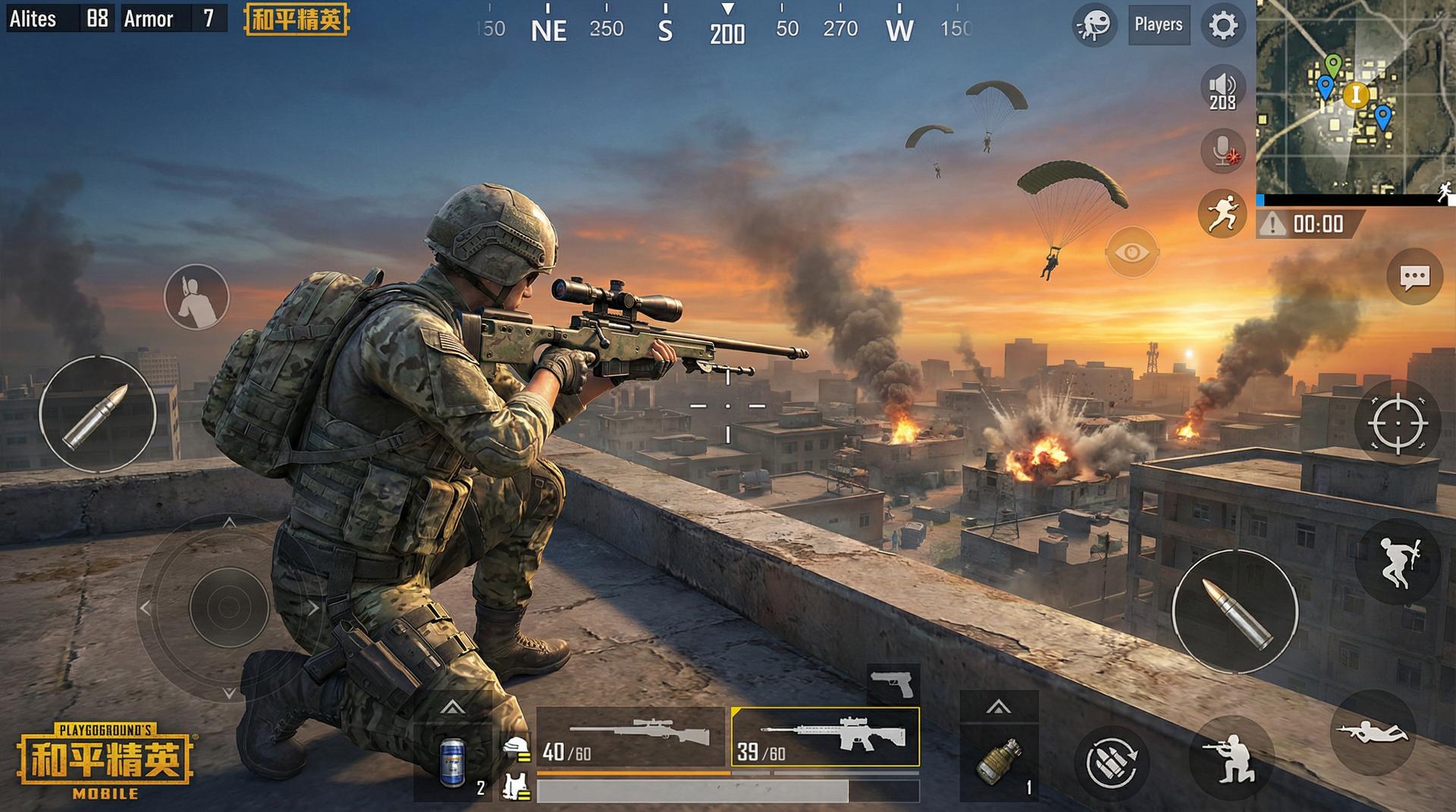
Task: Open the quick chat bubble
Action: 1414,277
